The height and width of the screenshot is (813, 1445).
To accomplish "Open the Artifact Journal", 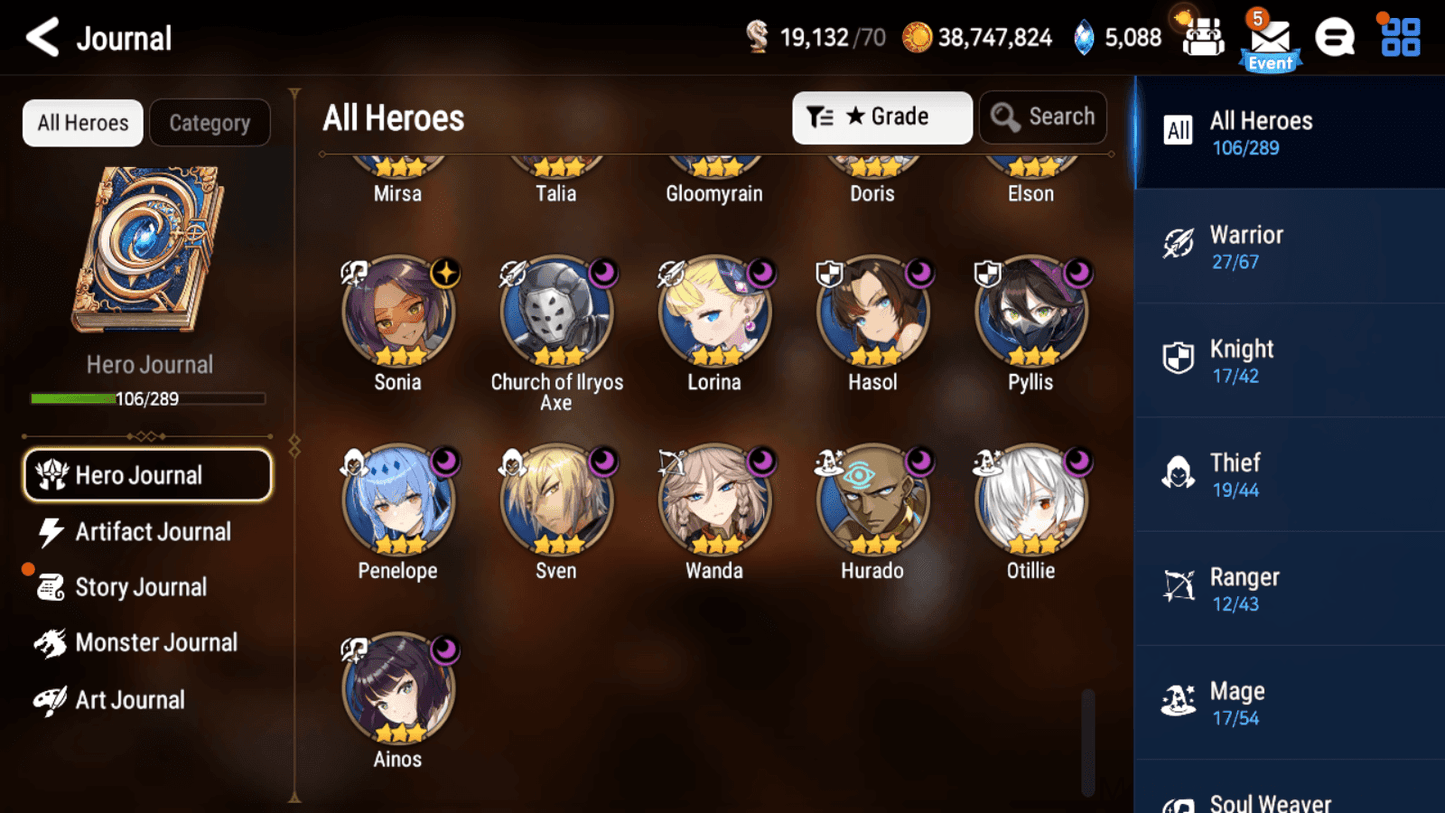I will [151, 531].
